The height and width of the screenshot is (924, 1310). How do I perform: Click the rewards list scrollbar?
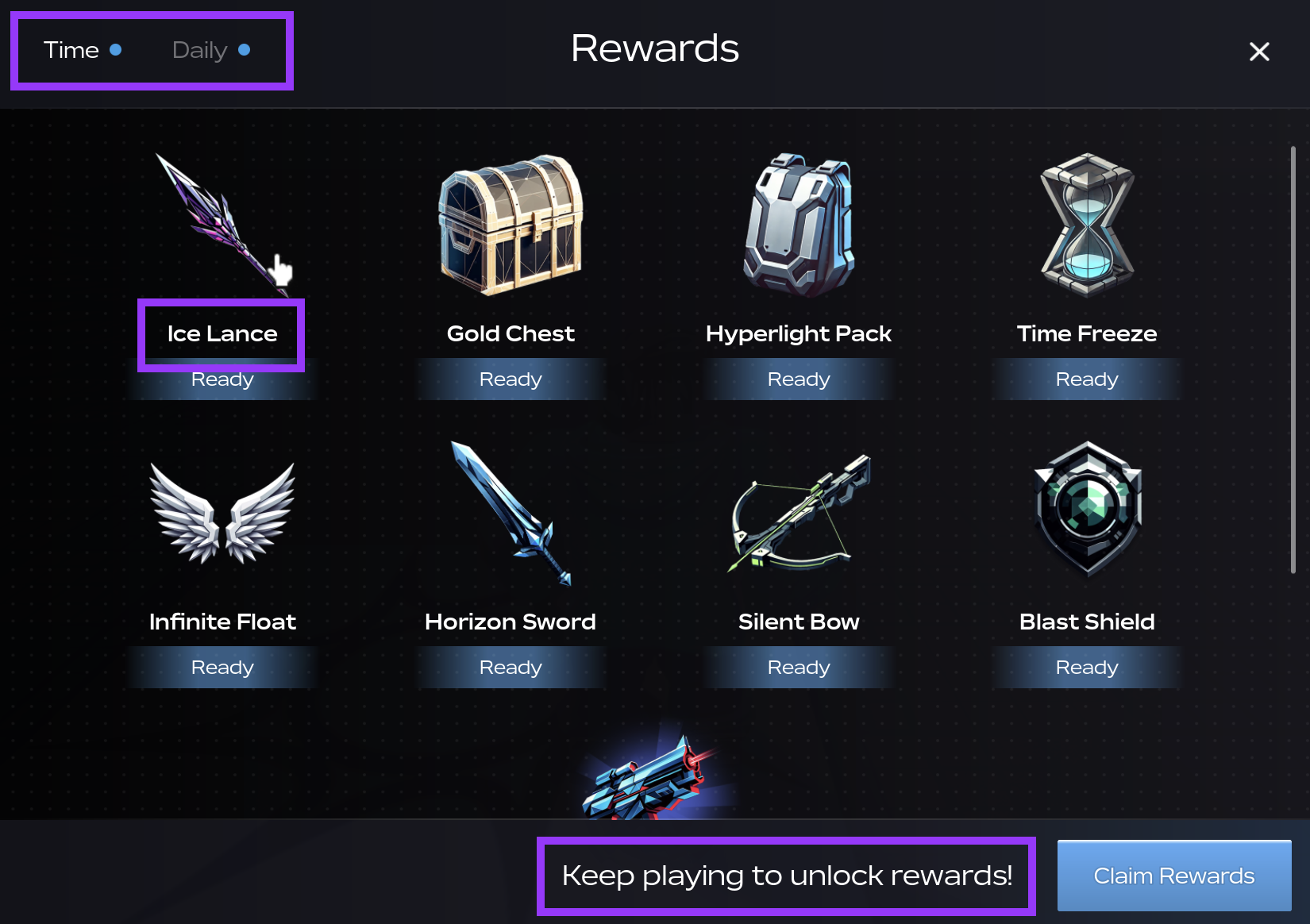(1293, 359)
